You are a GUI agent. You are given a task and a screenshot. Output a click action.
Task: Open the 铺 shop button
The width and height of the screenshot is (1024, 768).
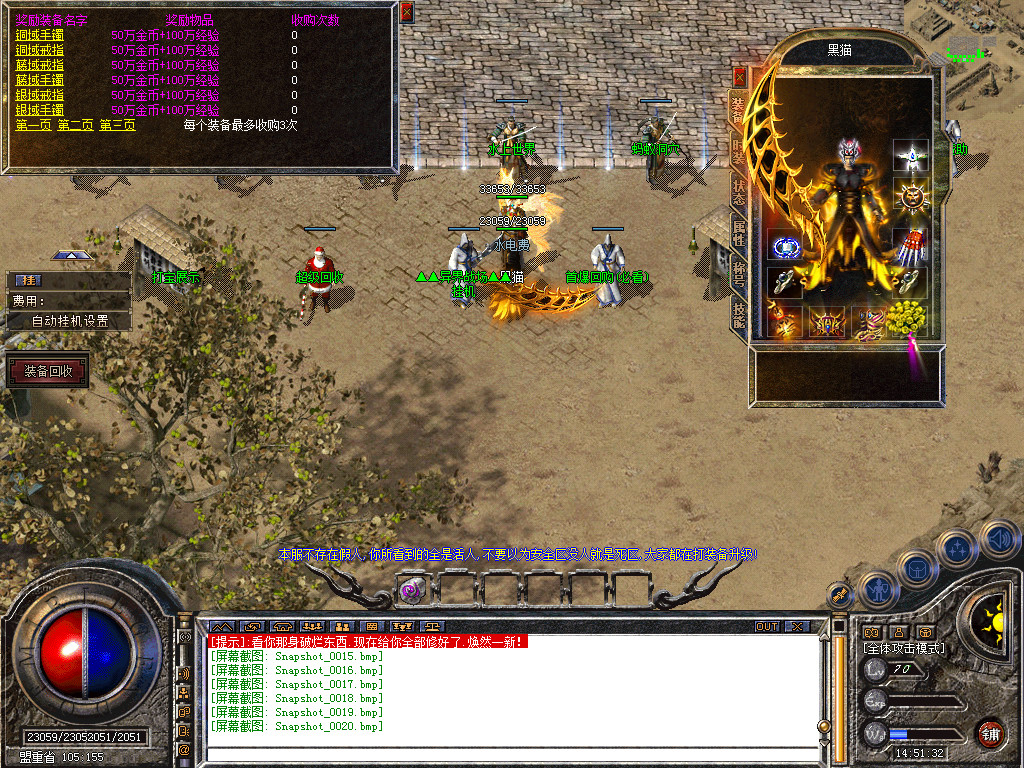[990, 733]
